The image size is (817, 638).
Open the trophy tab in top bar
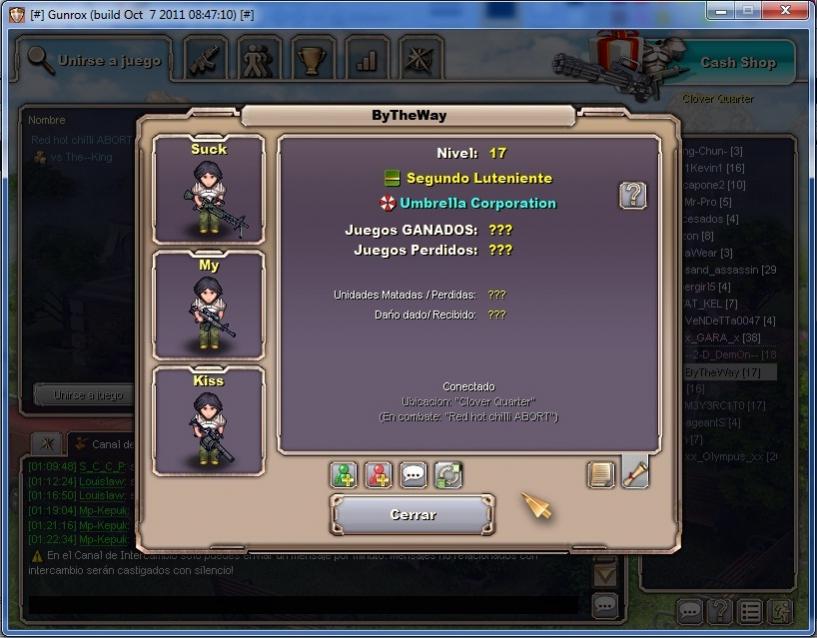pyautogui.click(x=314, y=60)
